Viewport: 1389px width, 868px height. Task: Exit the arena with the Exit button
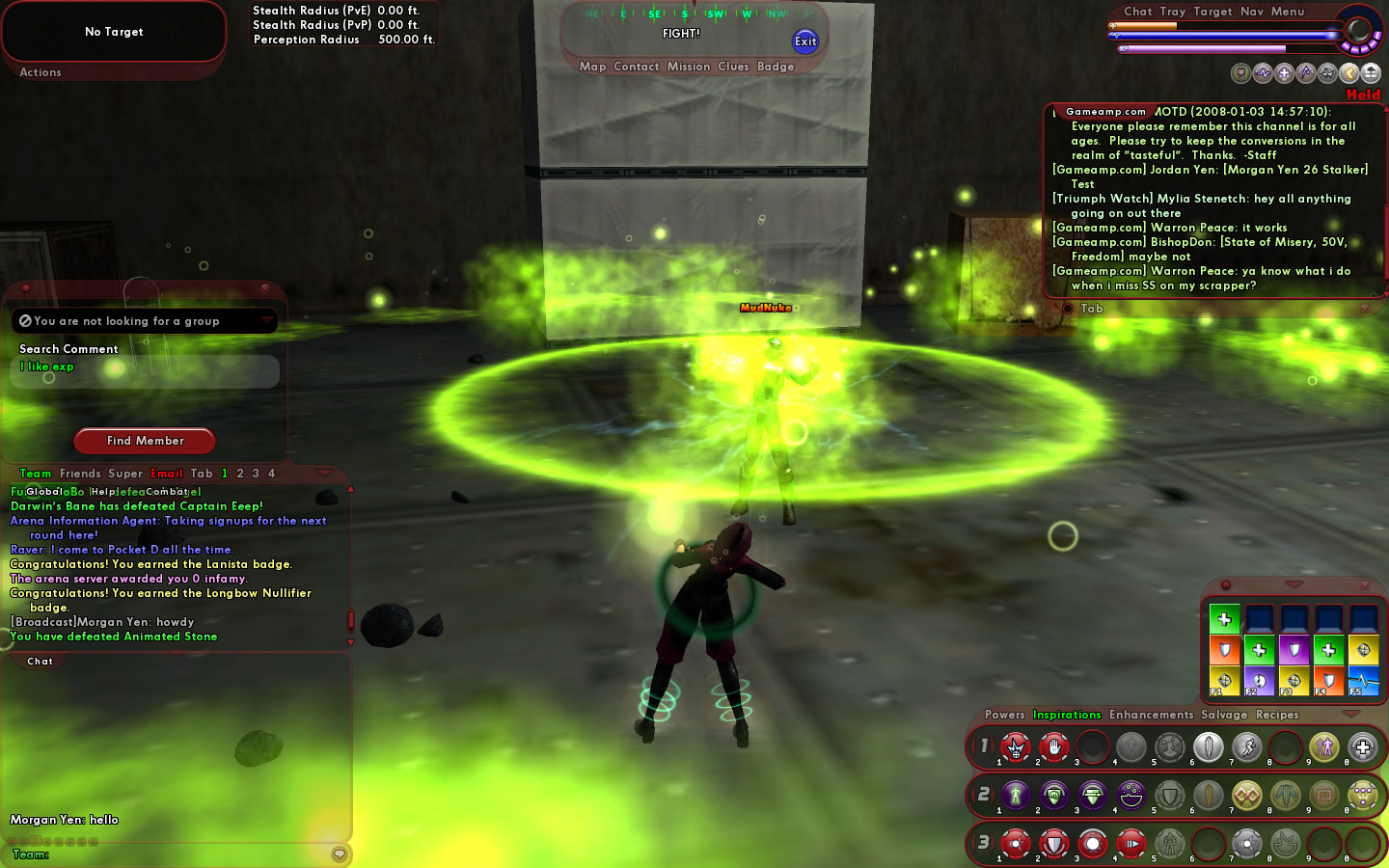(805, 41)
